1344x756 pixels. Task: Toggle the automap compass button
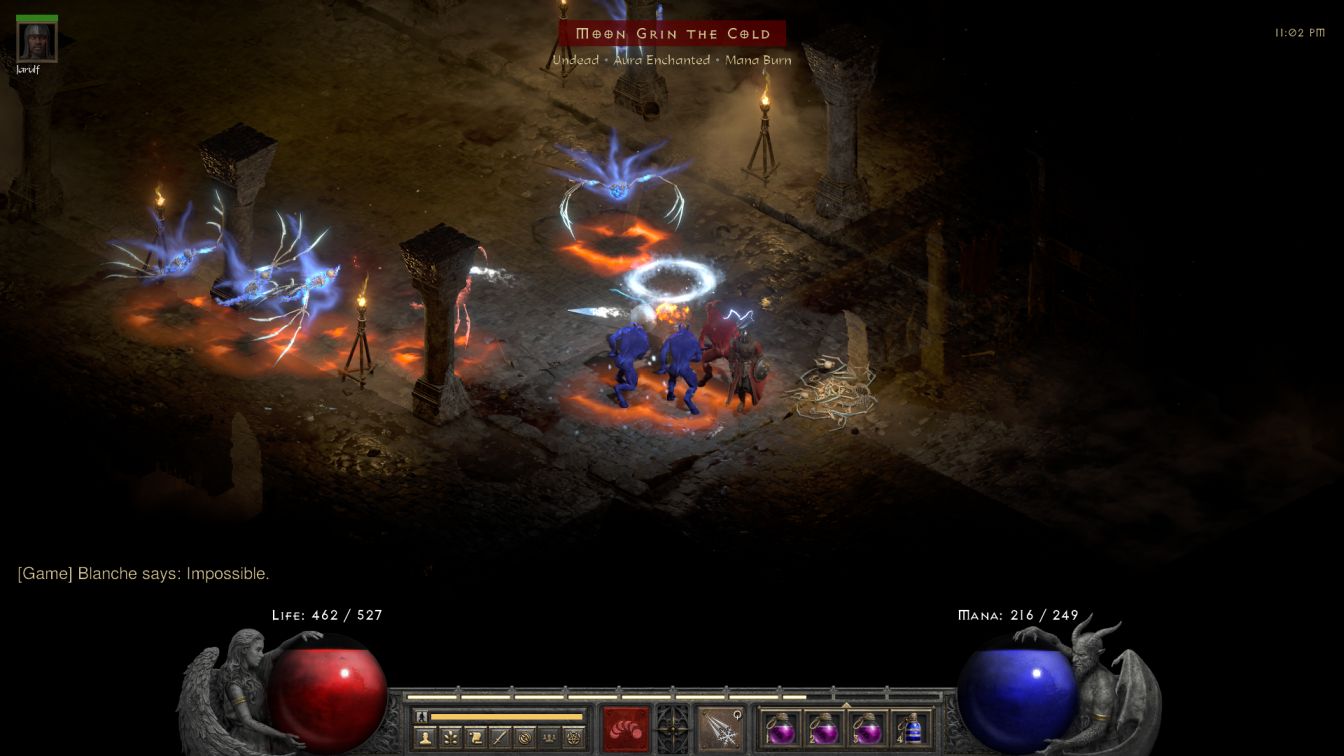pyautogui.click(x=523, y=738)
